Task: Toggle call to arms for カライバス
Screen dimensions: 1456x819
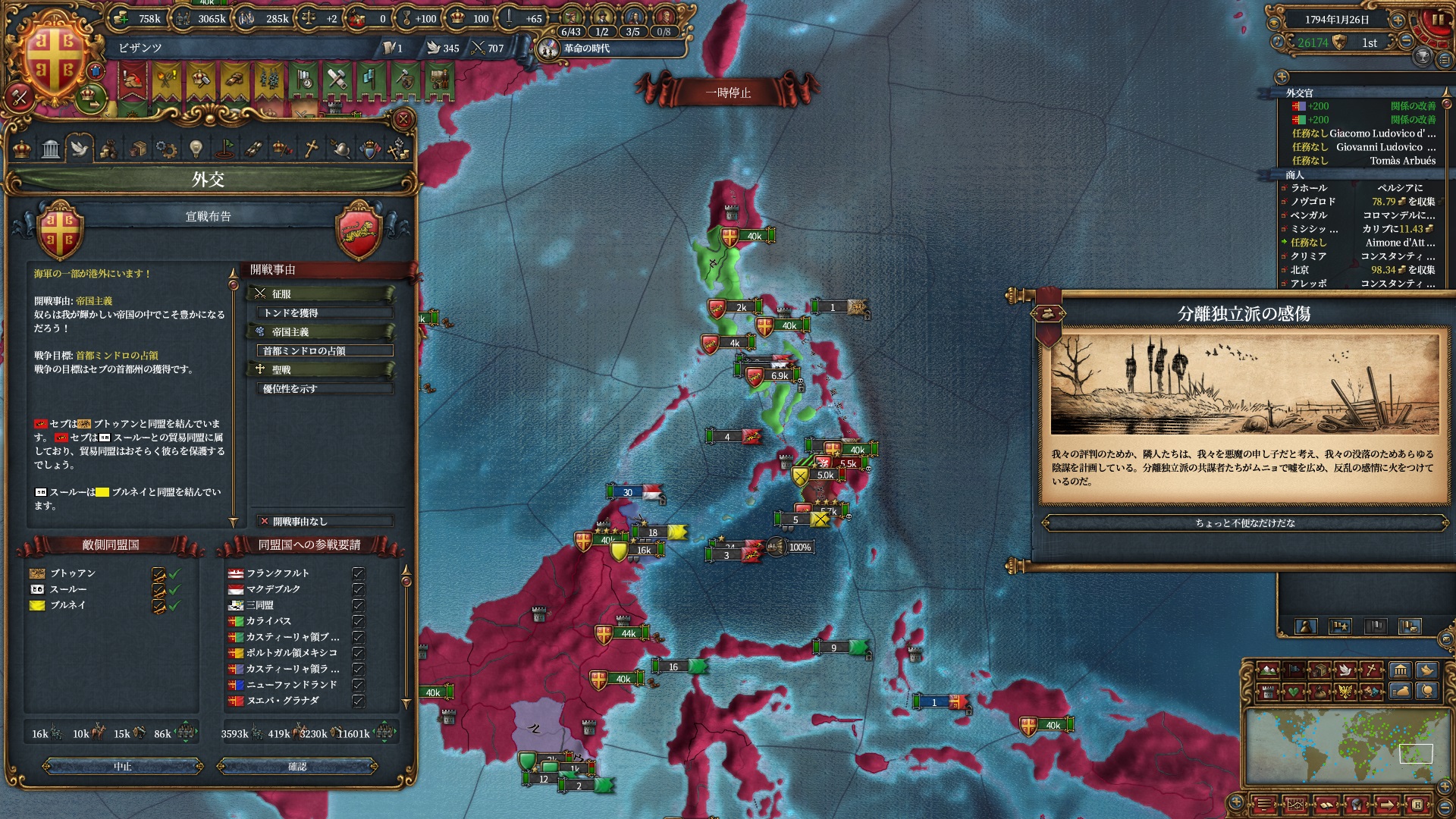Action: click(358, 621)
